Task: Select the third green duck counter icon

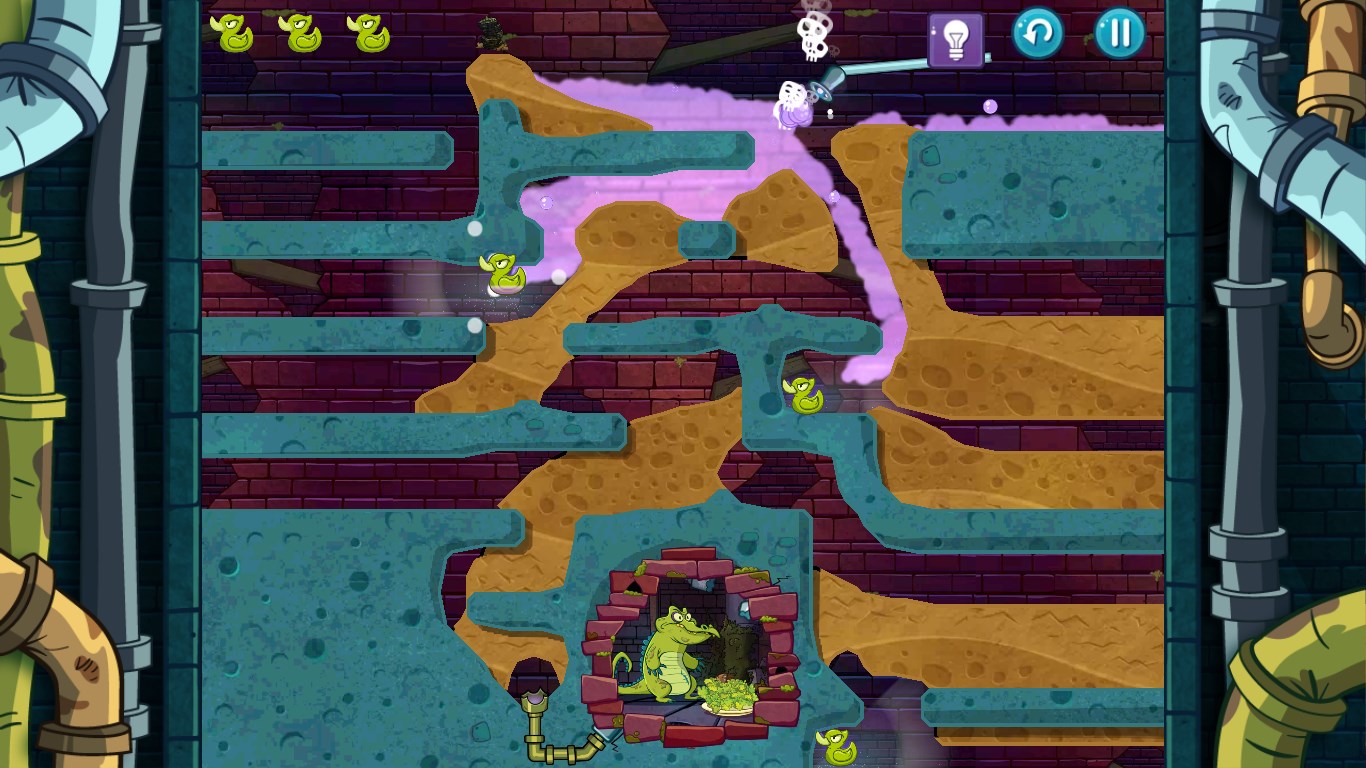Action: pyautogui.click(x=372, y=31)
